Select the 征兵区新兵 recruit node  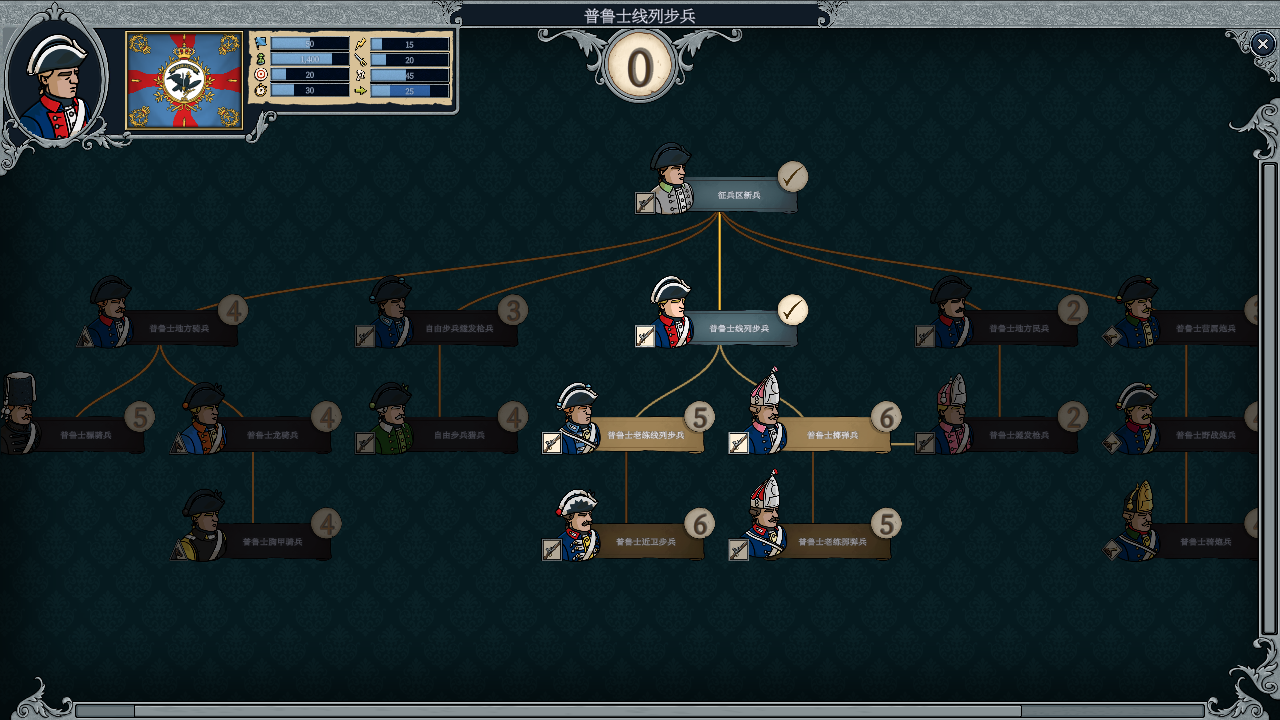(x=739, y=195)
